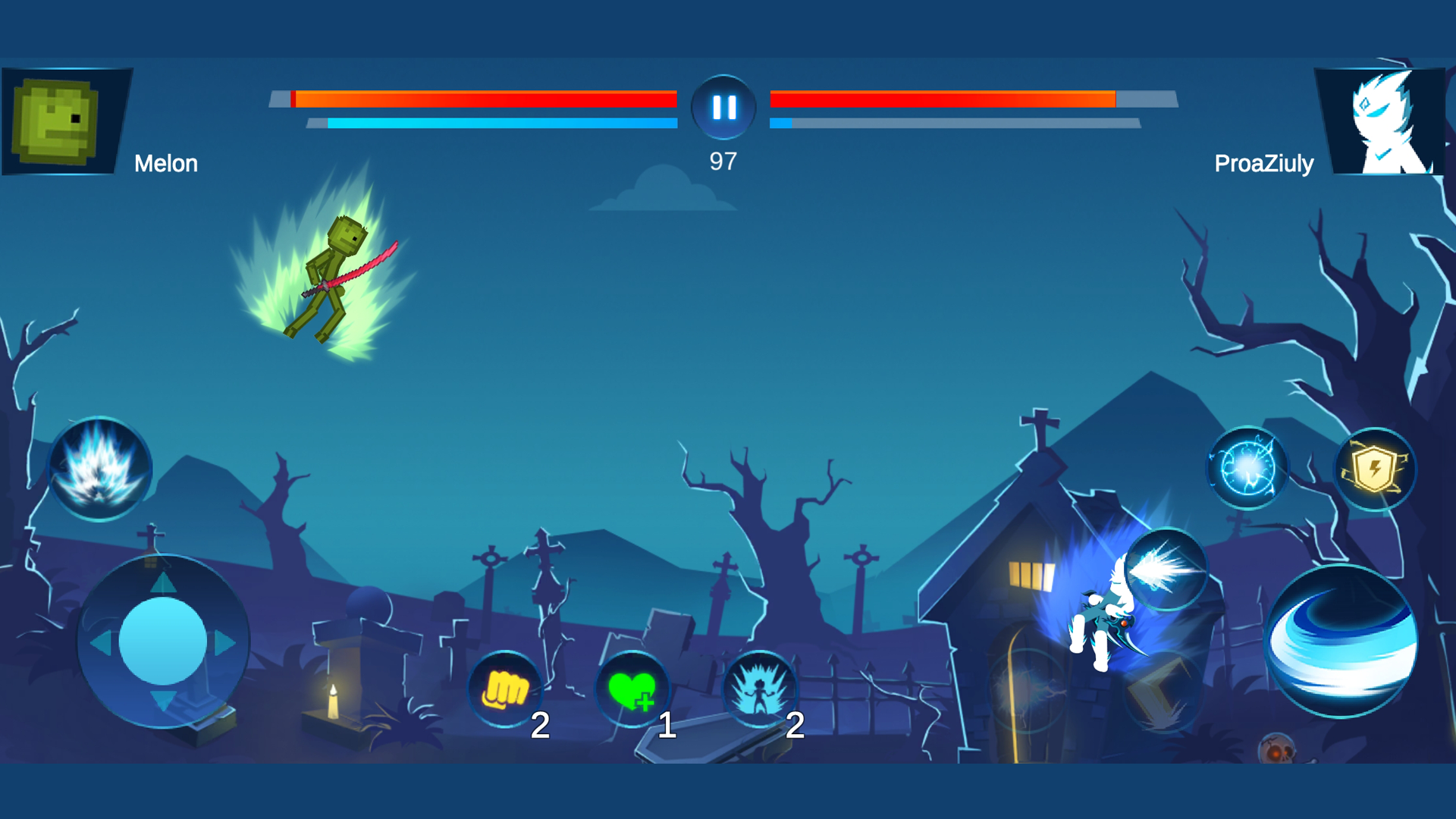
Task: Trigger the power-up aura skill with 2 charges
Action: point(761,689)
